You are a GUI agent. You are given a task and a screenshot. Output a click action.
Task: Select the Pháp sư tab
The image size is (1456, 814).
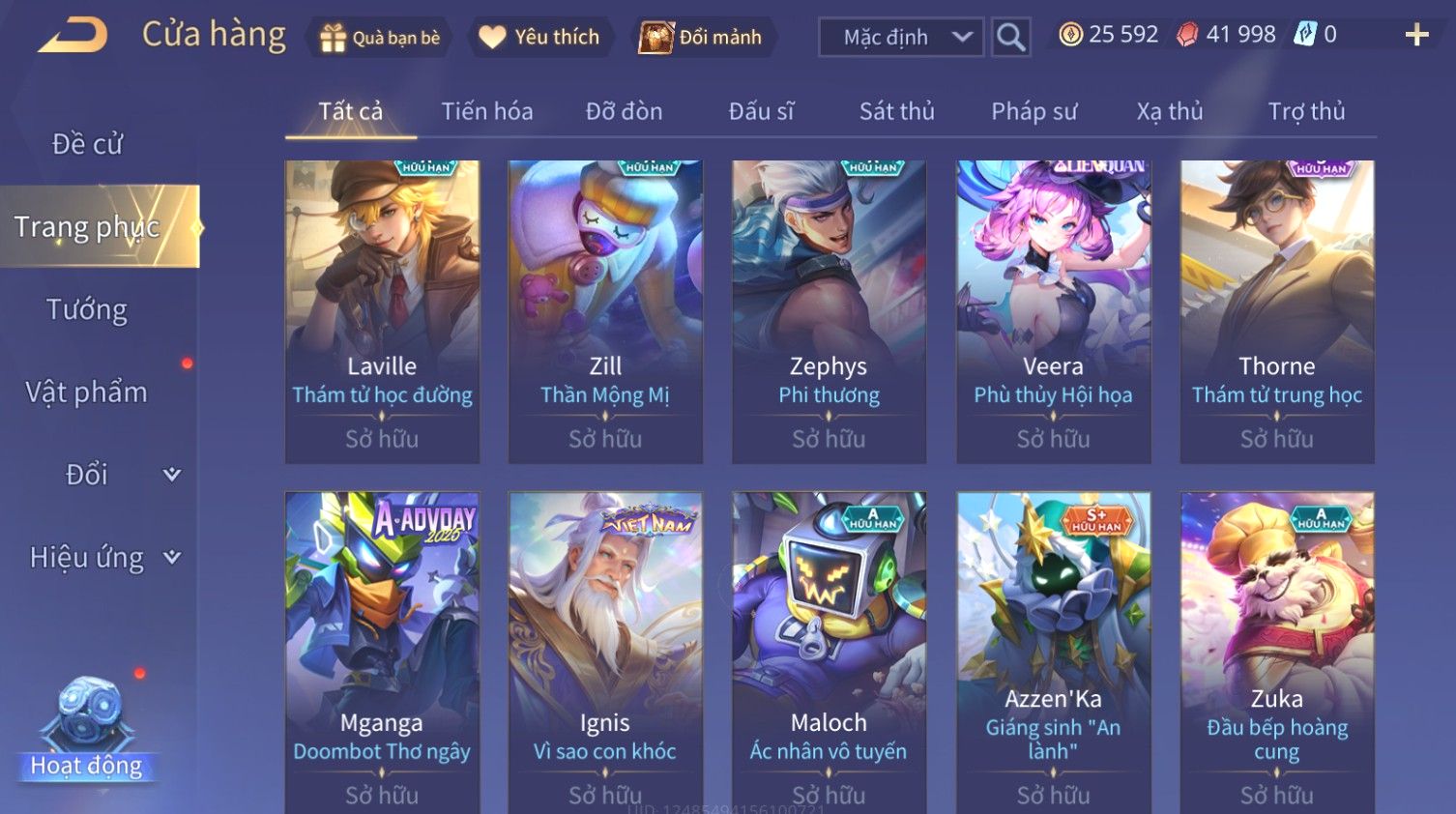pos(1034,111)
